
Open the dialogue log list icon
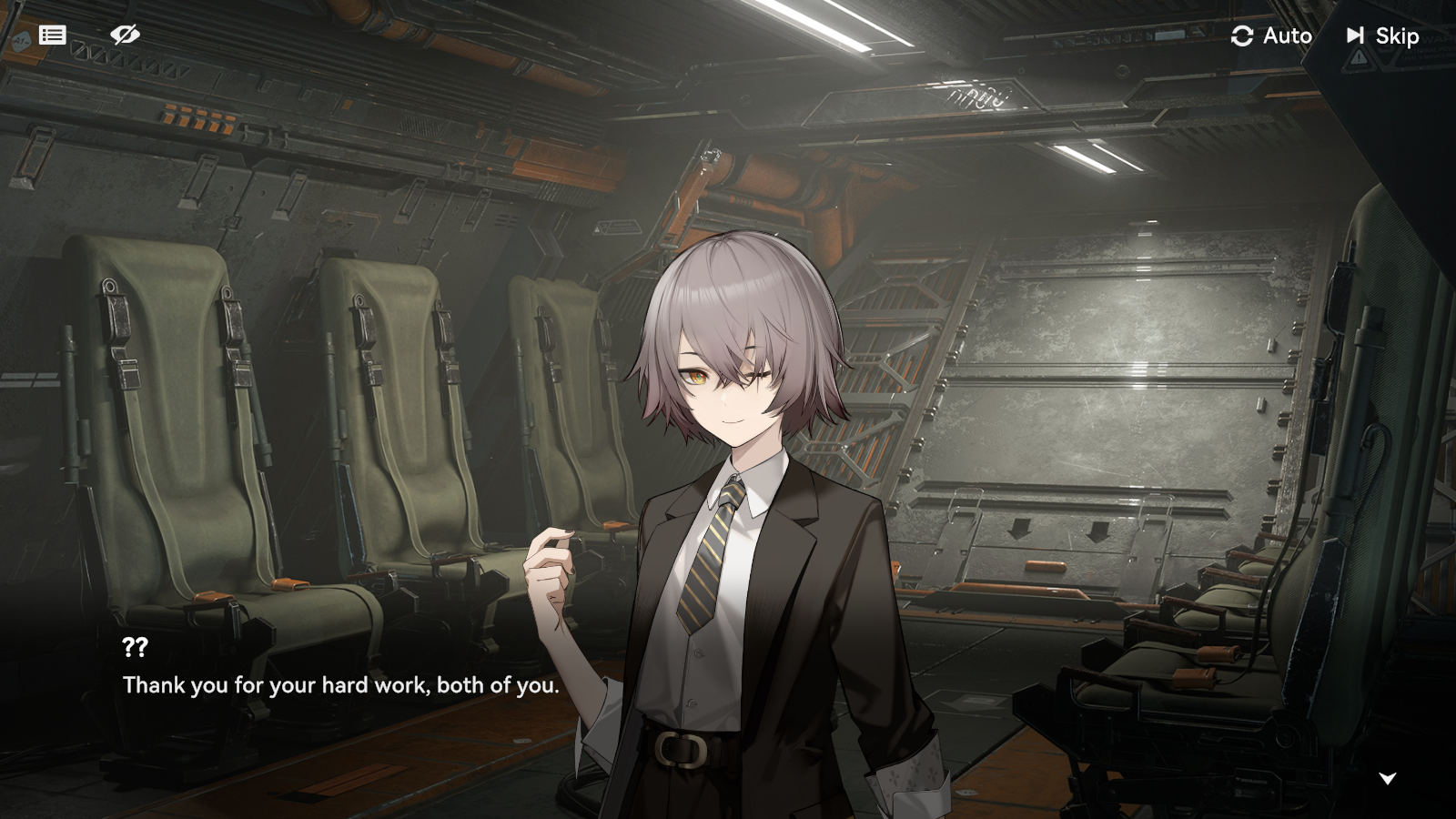tap(53, 35)
